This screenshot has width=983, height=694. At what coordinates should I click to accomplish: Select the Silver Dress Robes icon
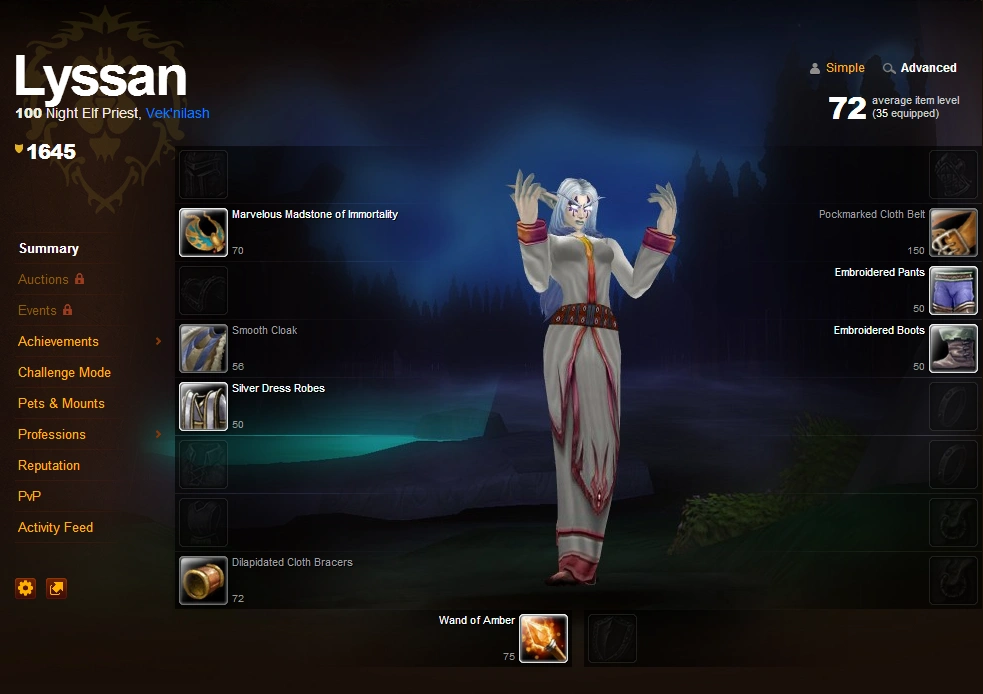click(204, 407)
